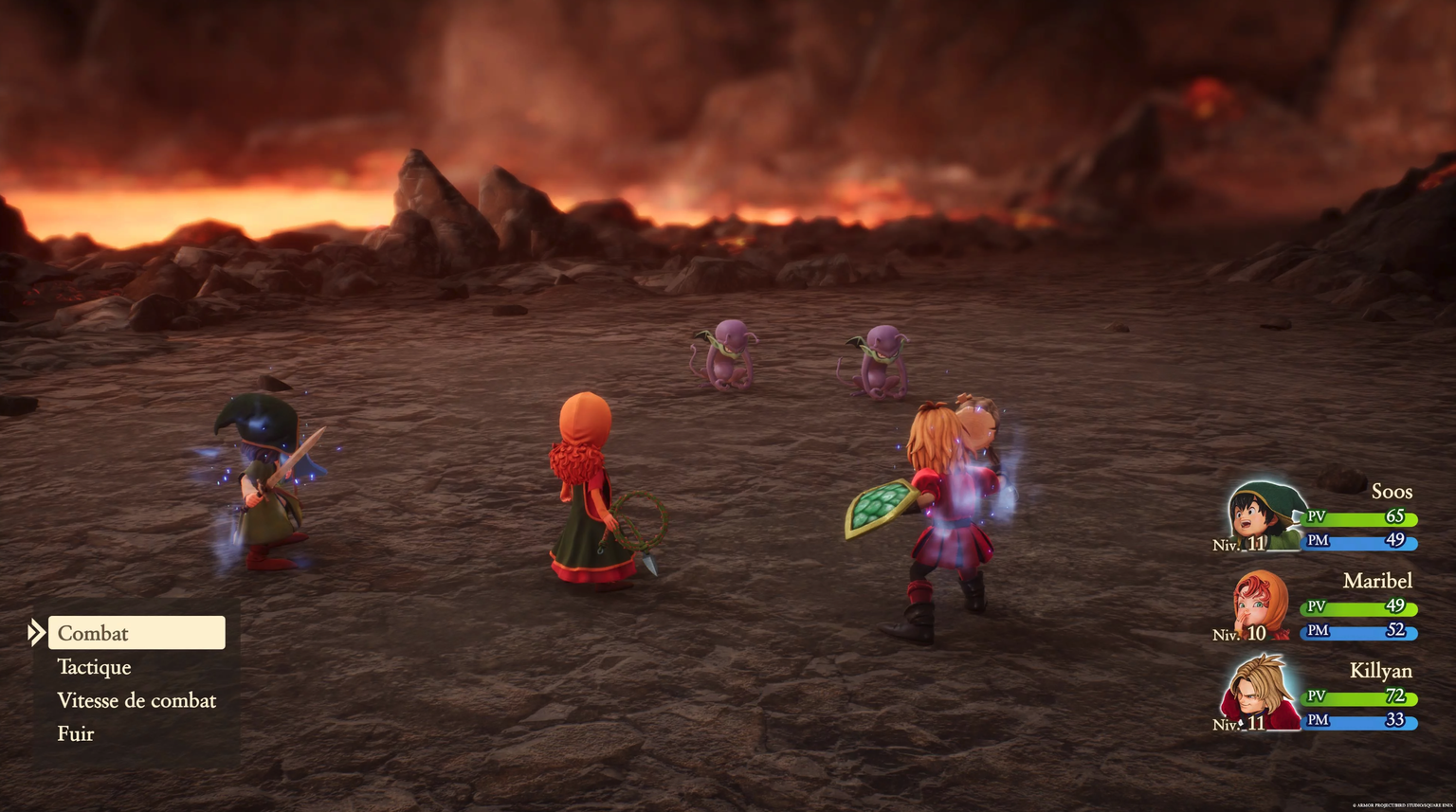Image resolution: width=1456 pixels, height=812 pixels.
Task: Click Maribel's portrait icon
Action: coord(1262,605)
